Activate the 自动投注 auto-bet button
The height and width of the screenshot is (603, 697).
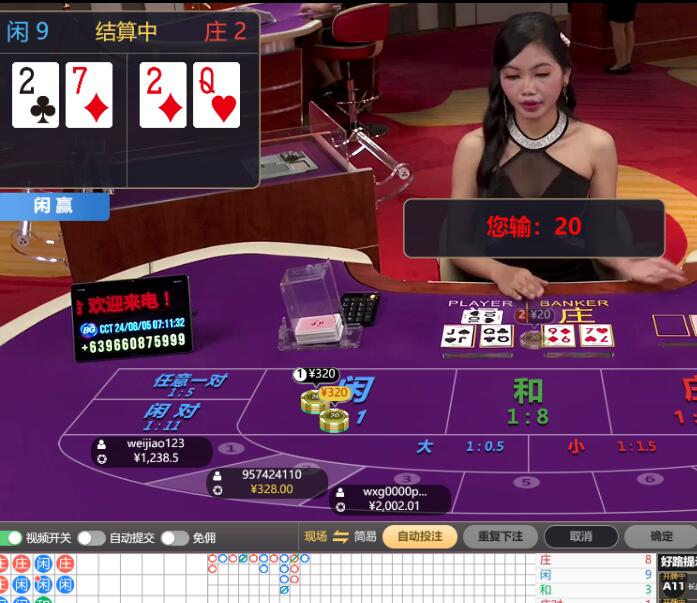[x=419, y=537]
